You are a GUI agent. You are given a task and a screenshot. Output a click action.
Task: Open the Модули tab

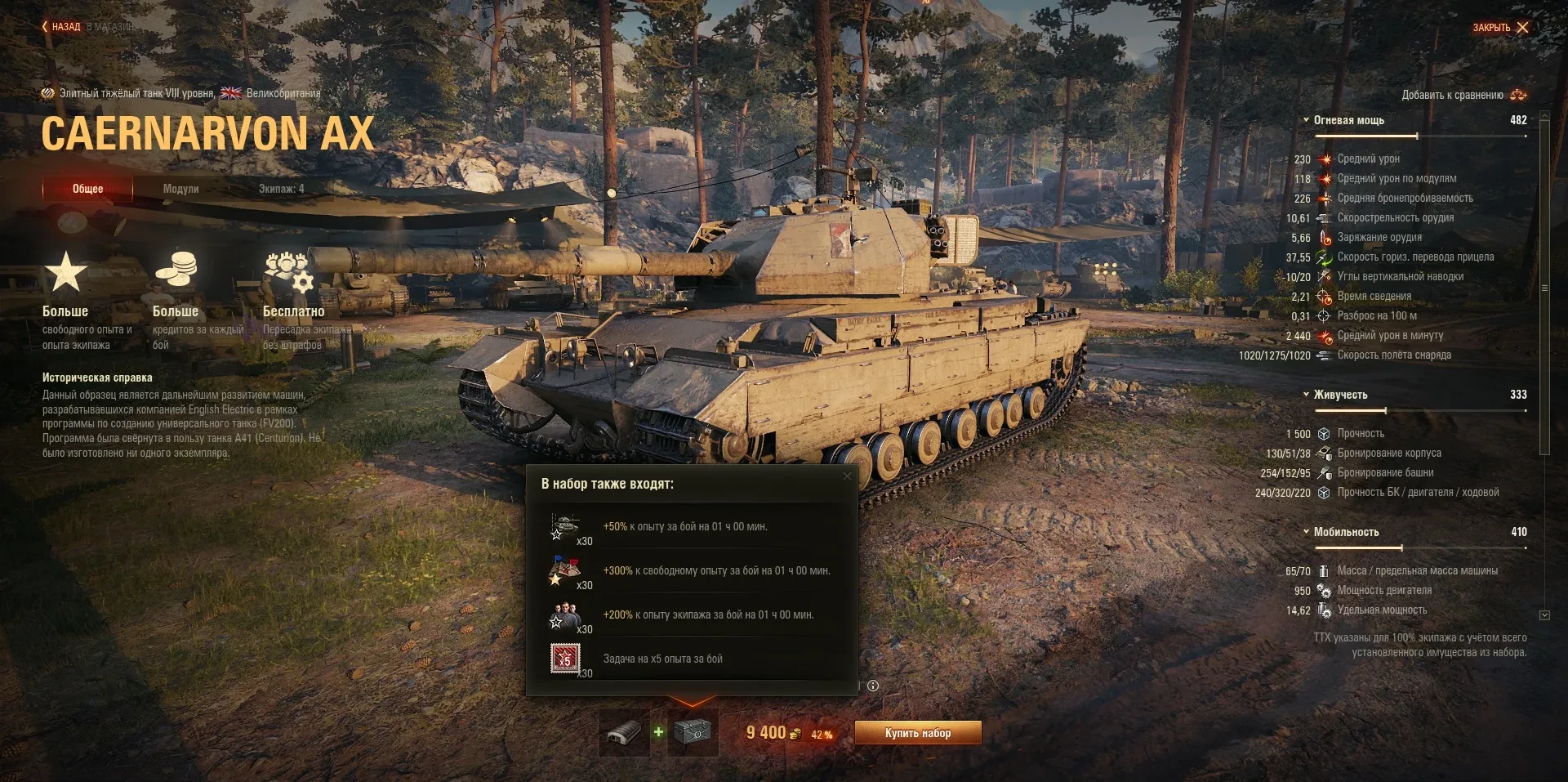(x=180, y=189)
